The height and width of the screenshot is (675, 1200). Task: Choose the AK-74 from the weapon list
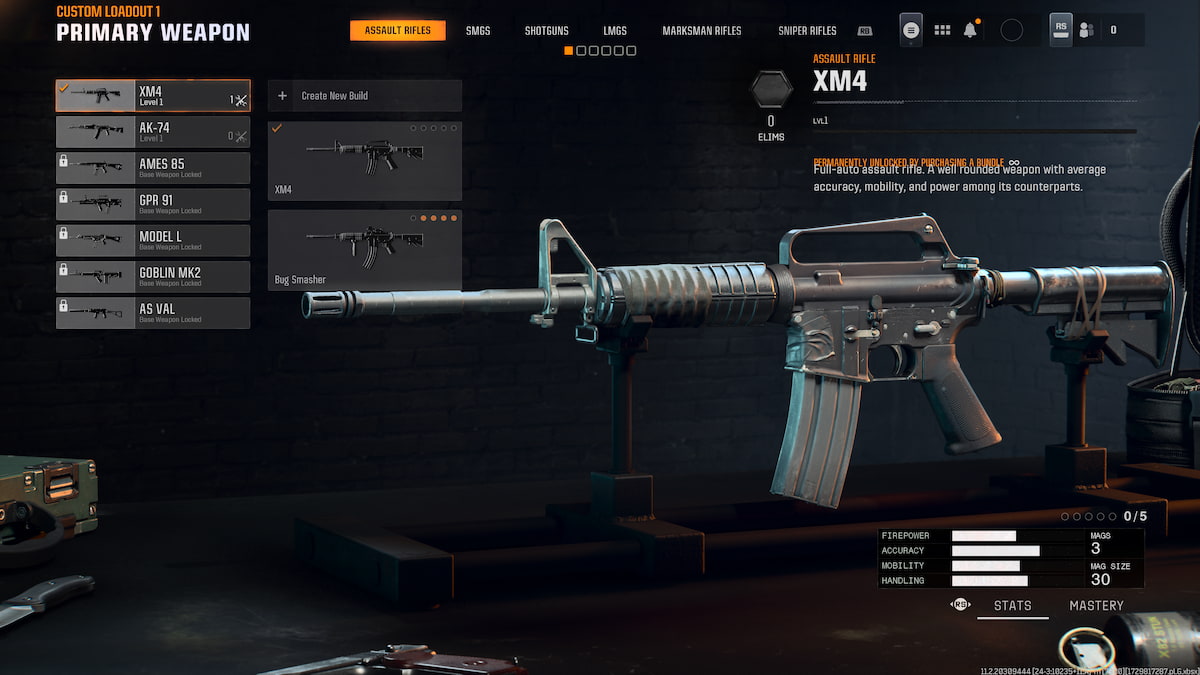(x=152, y=132)
